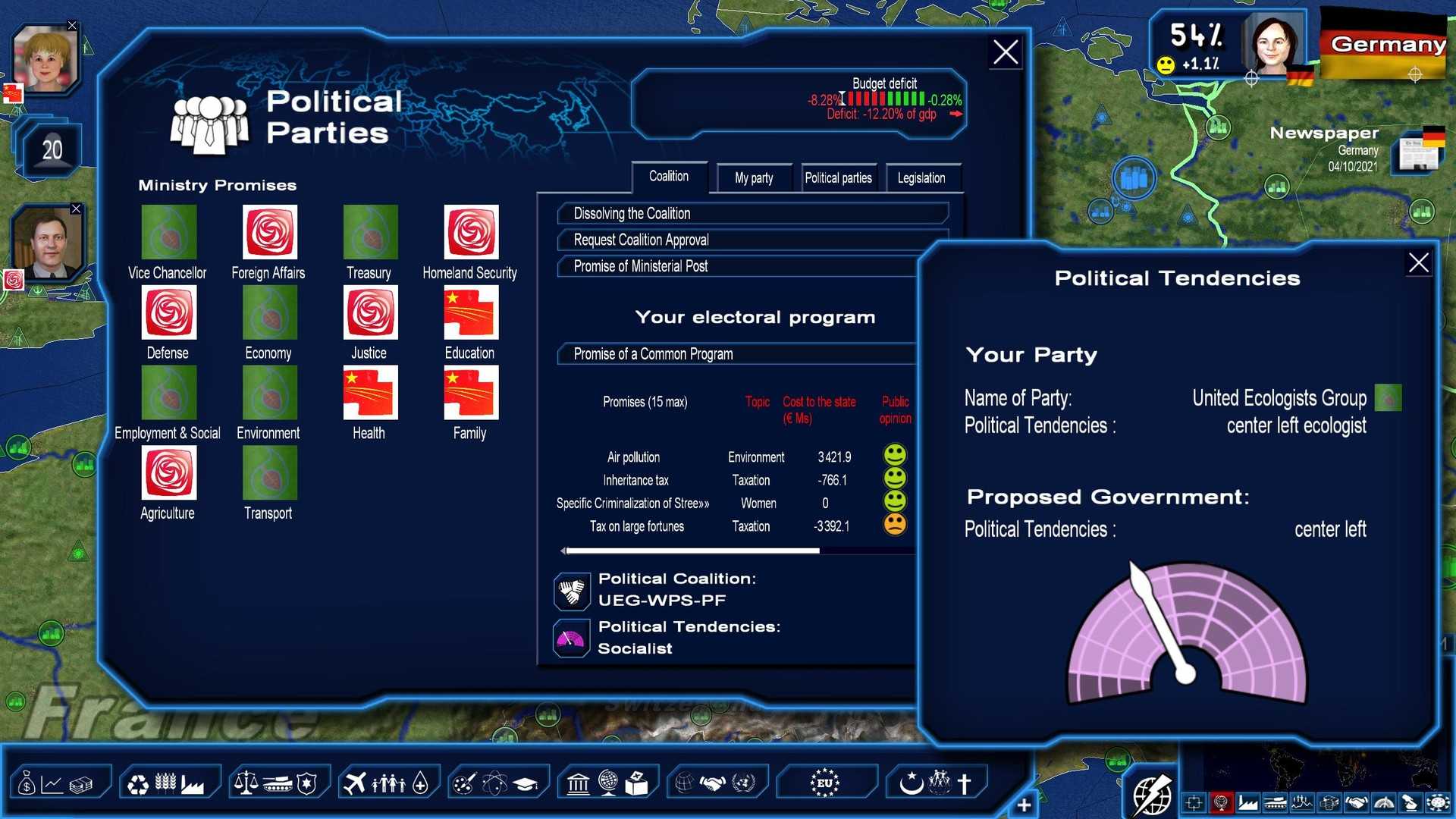The width and height of the screenshot is (1456, 819).
Task: Open the Budget and Finance panel
Action: tap(61, 781)
